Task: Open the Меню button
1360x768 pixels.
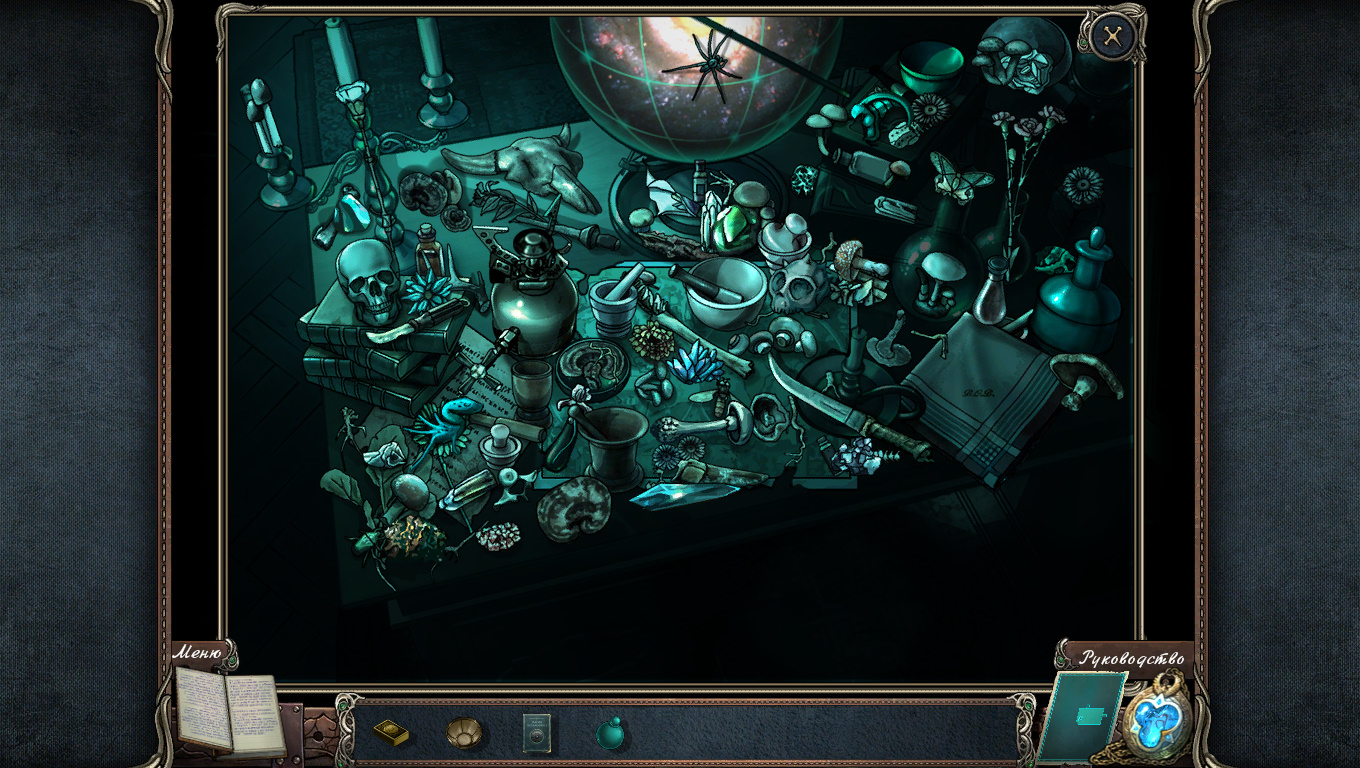Action: click(x=198, y=654)
